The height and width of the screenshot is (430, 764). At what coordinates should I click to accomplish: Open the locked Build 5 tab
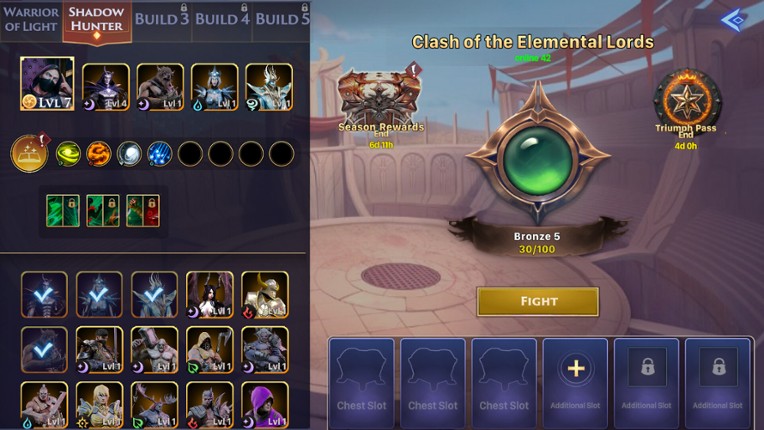point(281,19)
